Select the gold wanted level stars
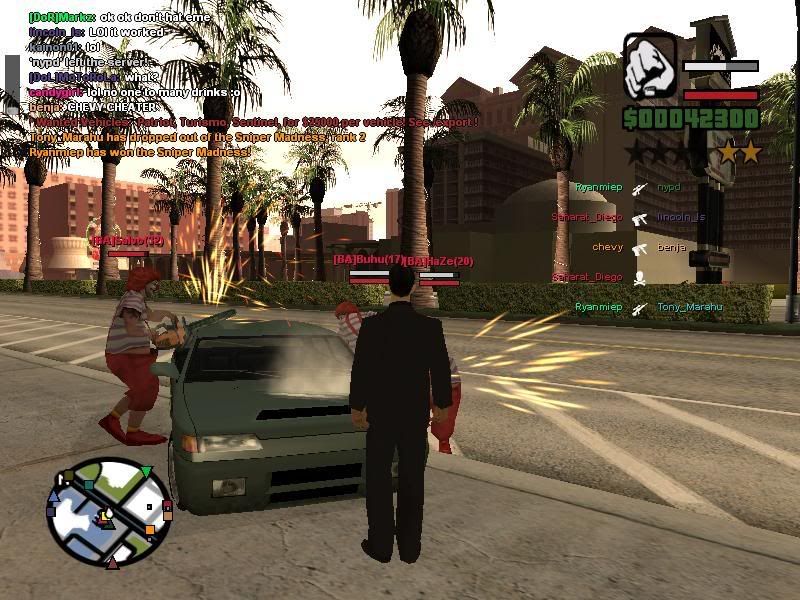The image size is (800, 600). click(x=740, y=152)
